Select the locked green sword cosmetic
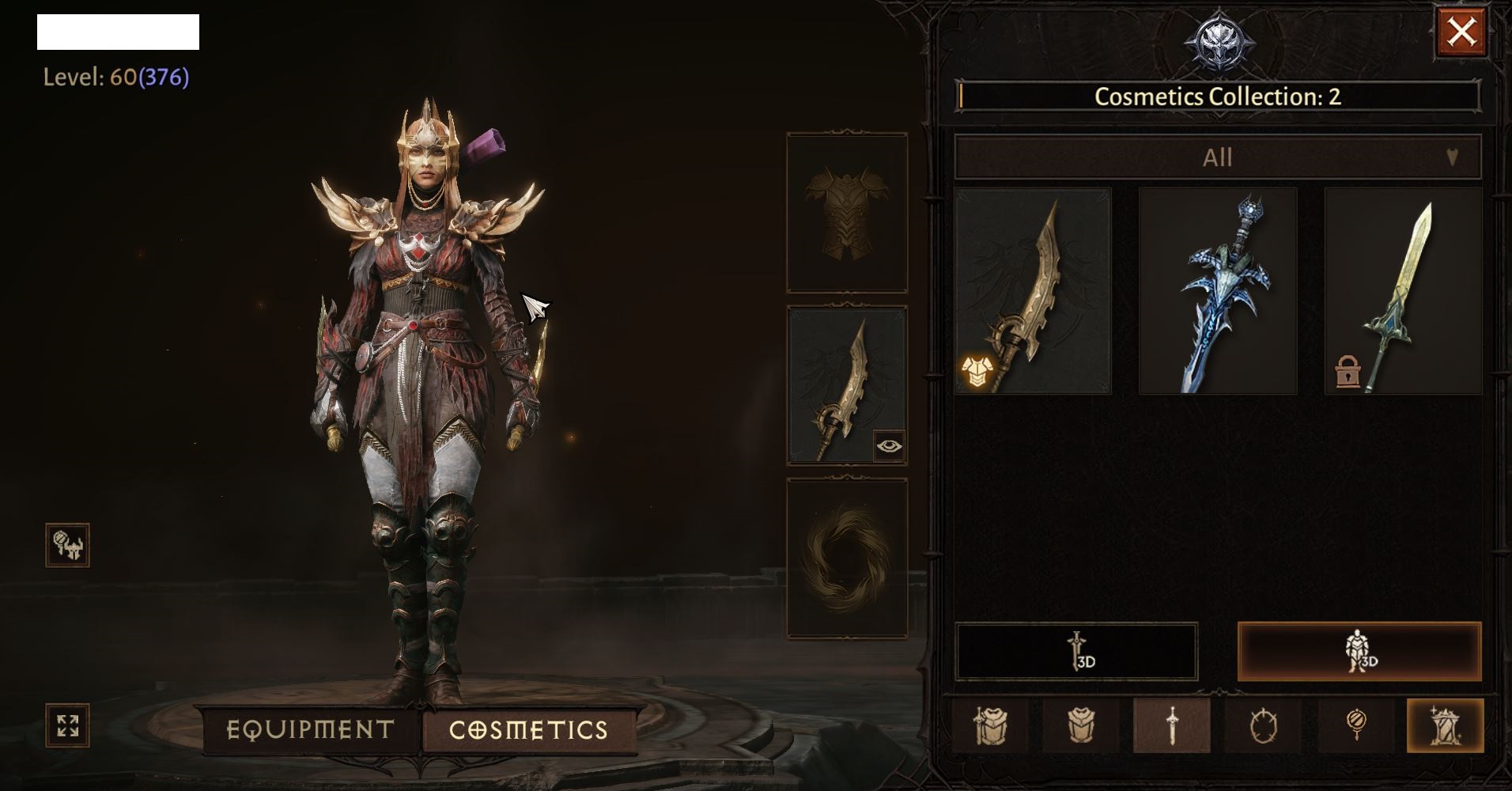The height and width of the screenshot is (791, 1512). pyautogui.click(x=1403, y=290)
